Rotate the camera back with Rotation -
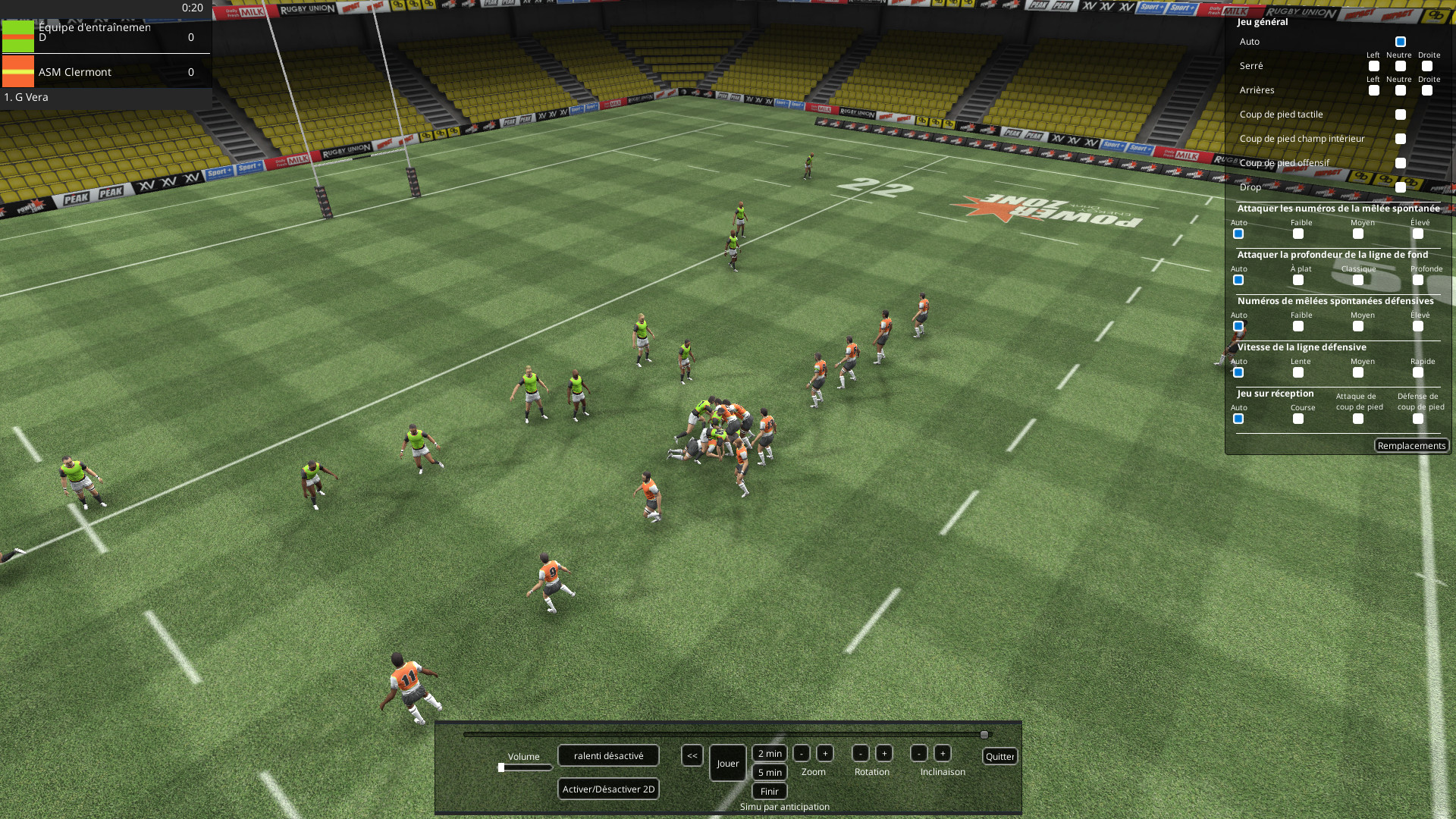1456x819 pixels. (860, 753)
